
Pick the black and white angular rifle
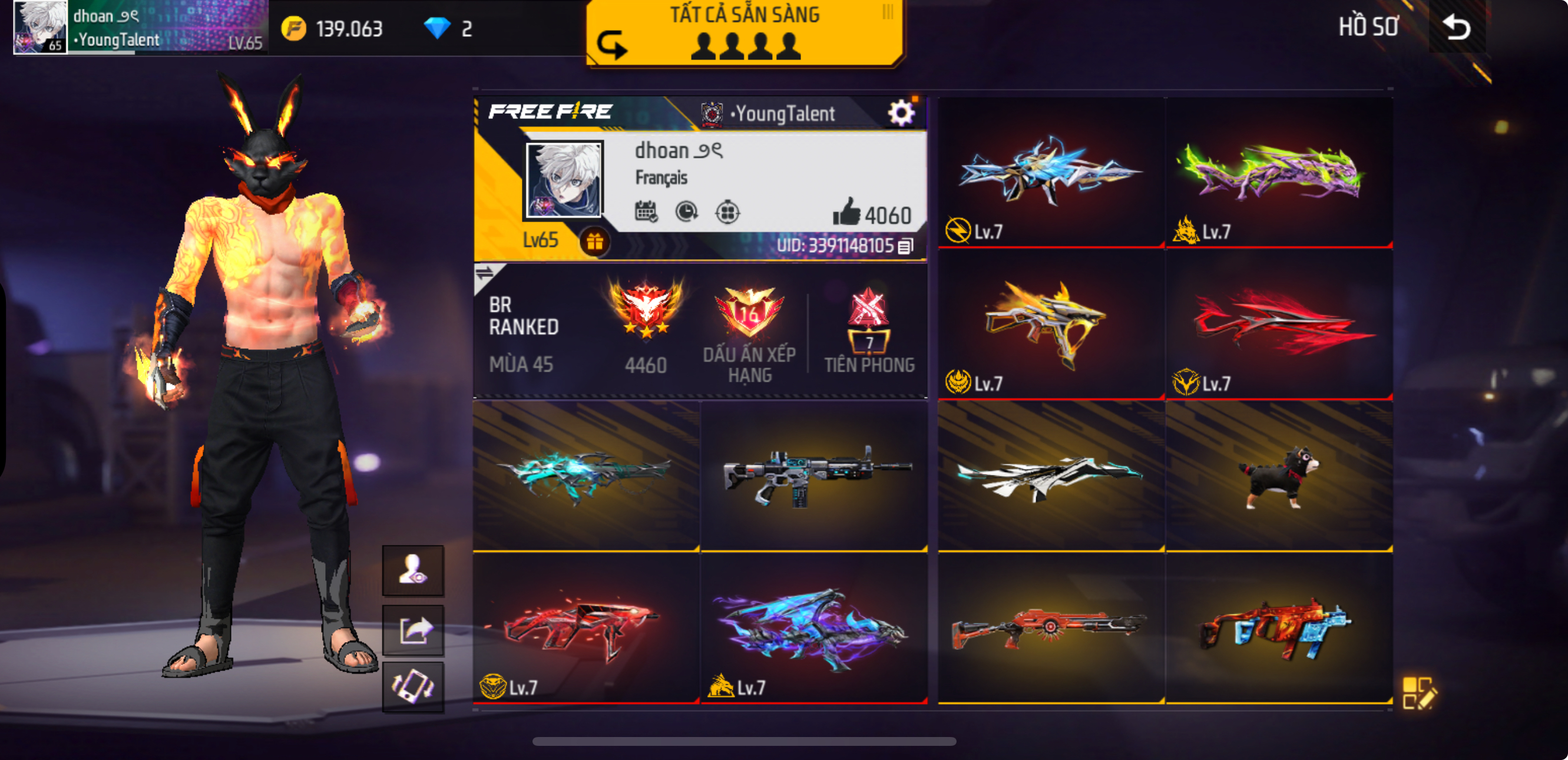1051,475
